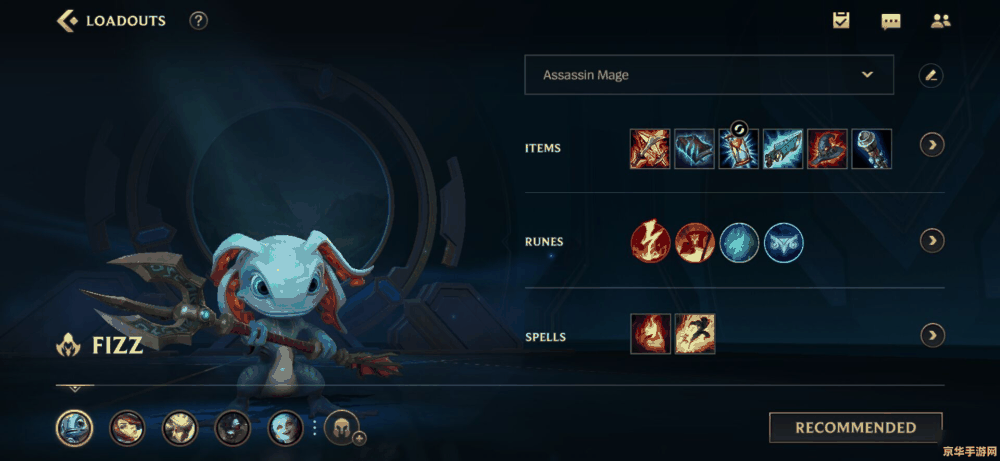Select the Flash running figure spell
Screen dimensions: 1000x461
coord(694,334)
